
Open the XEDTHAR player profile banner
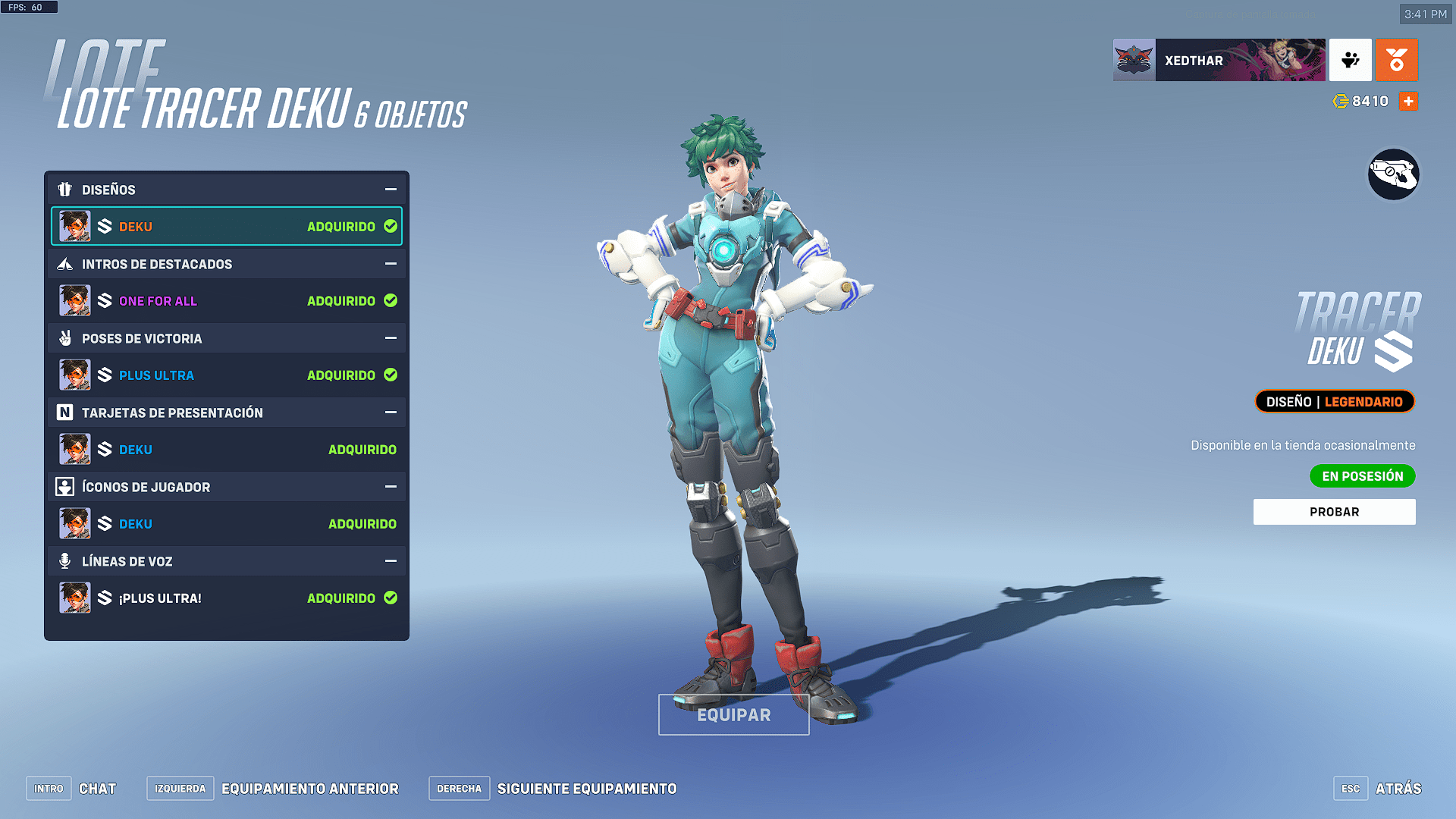(x=1219, y=61)
